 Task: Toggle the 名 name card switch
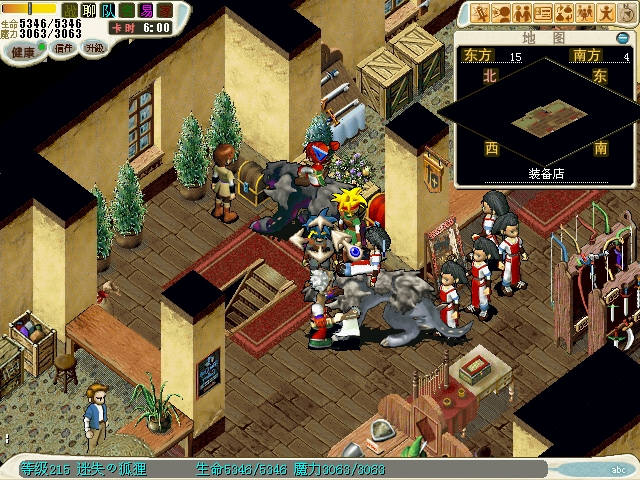point(126,9)
